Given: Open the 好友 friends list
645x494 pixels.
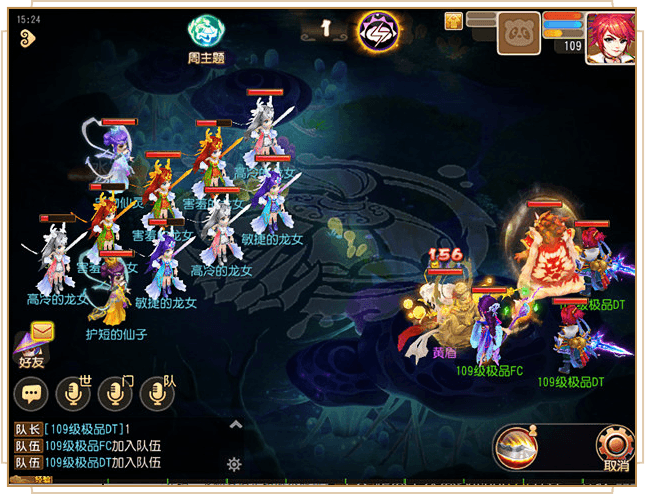Looking at the screenshot, I should pos(29,350).
